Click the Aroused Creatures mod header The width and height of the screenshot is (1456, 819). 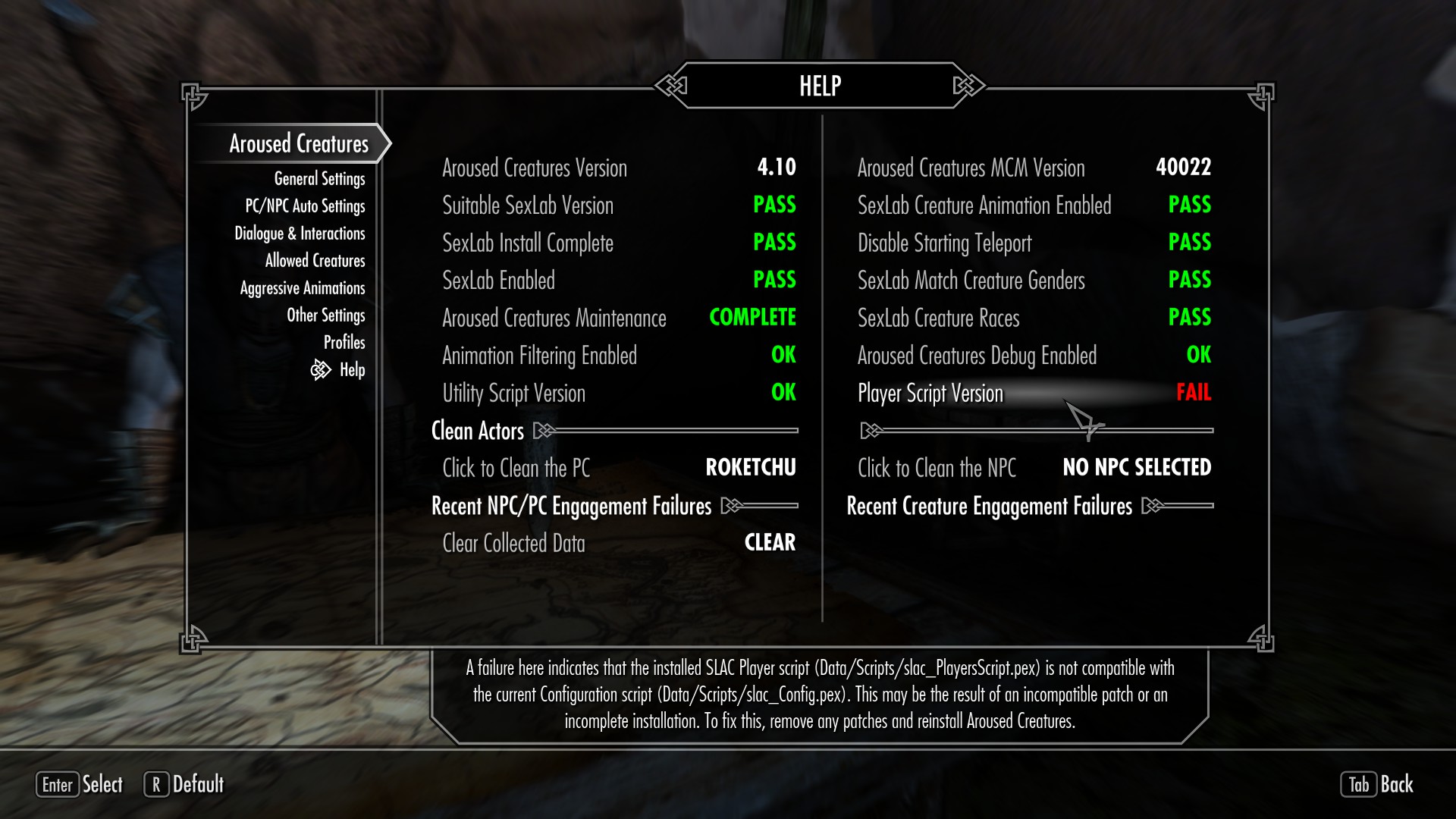(x=299, y=144)
